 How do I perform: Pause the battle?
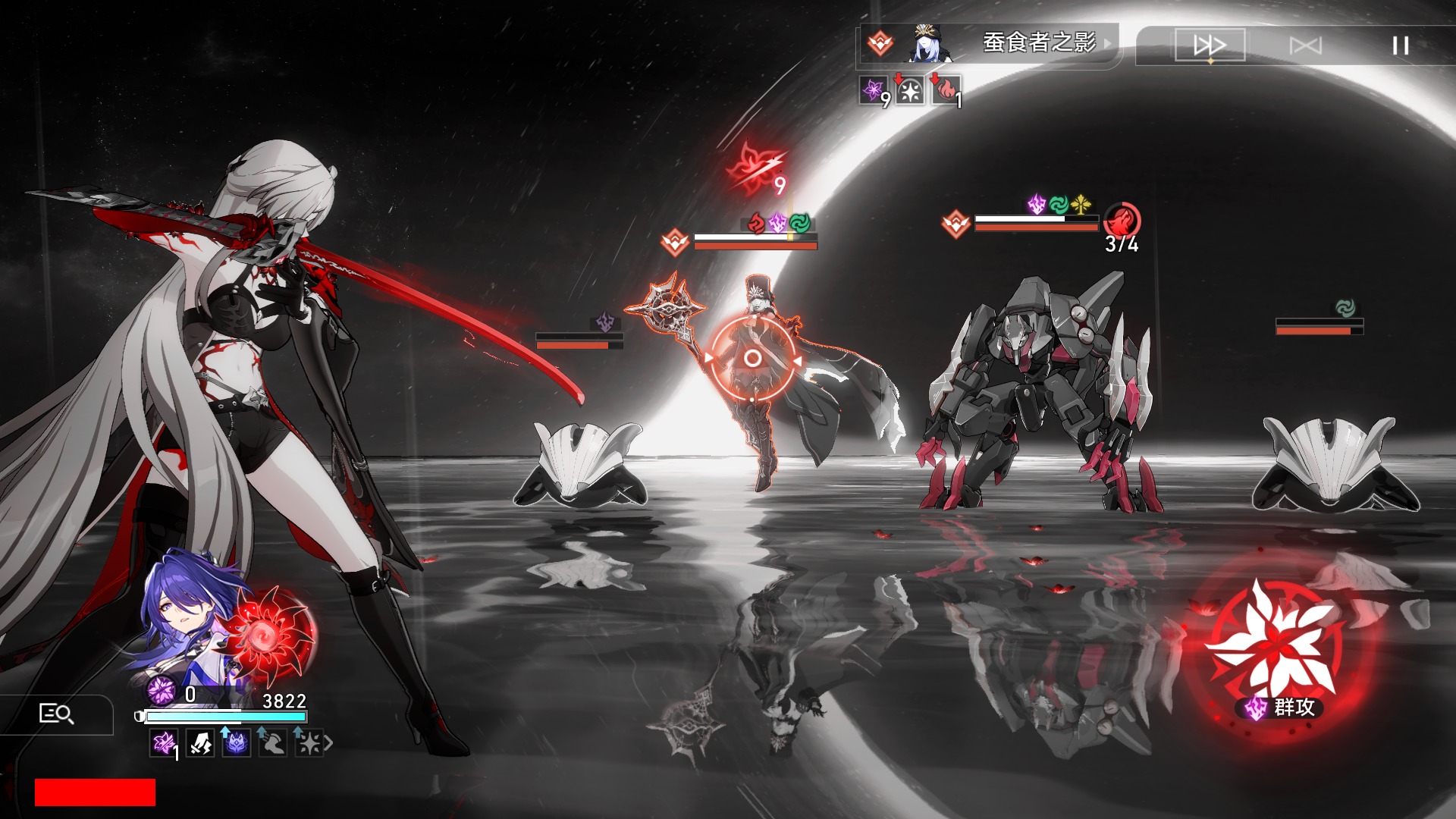1400,45
